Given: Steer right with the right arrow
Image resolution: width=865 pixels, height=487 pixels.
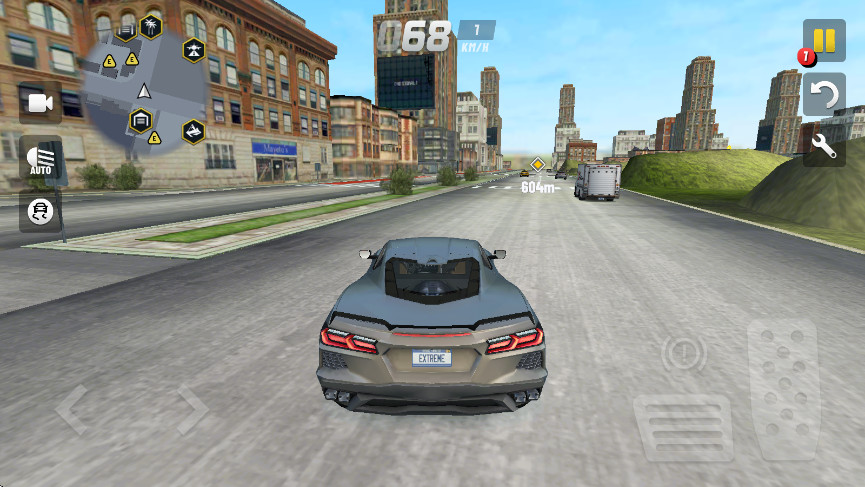Looking at the screenshot, I should pos(188,410).
